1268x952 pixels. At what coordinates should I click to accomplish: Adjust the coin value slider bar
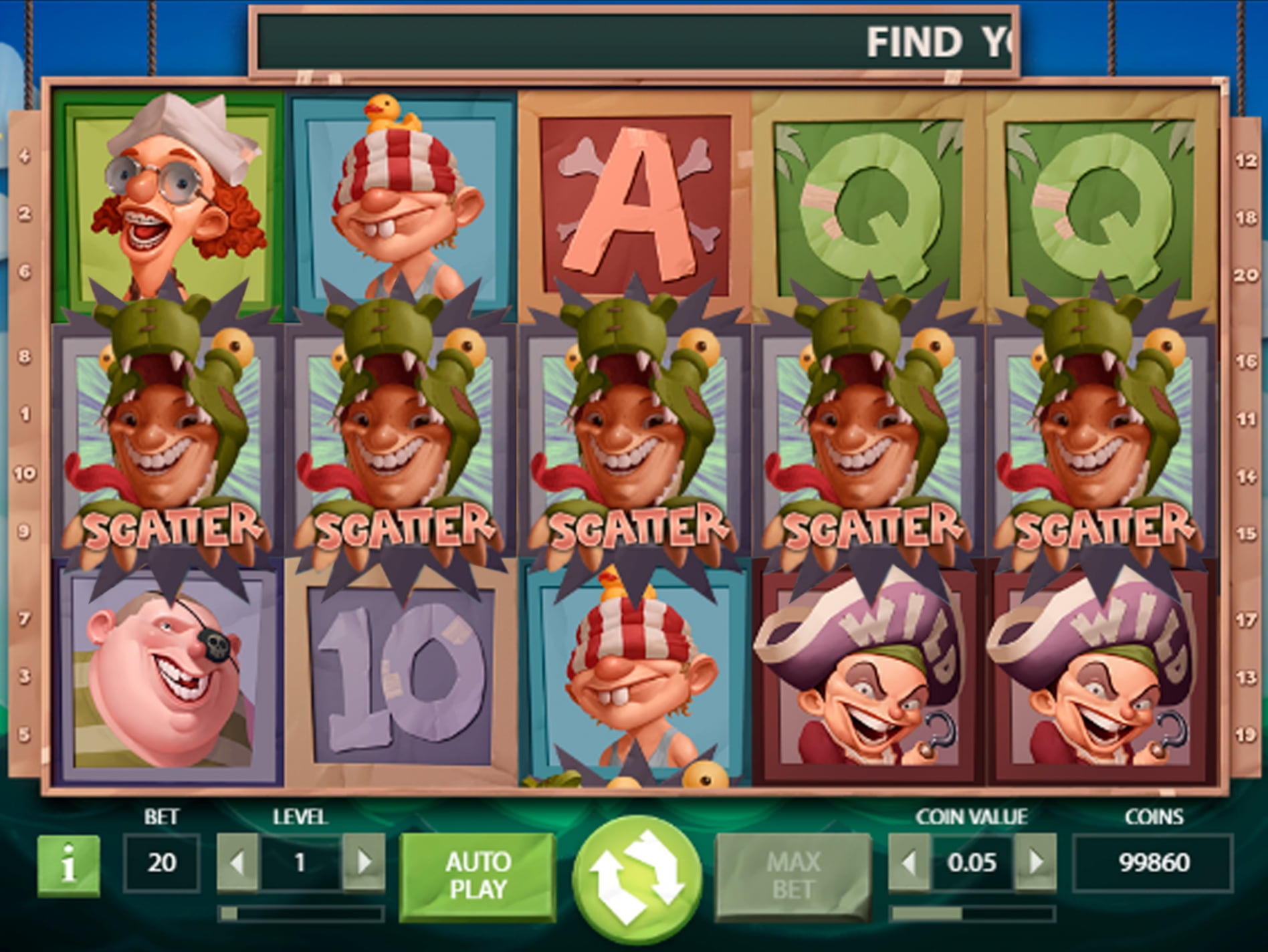[x=972, y=913]
